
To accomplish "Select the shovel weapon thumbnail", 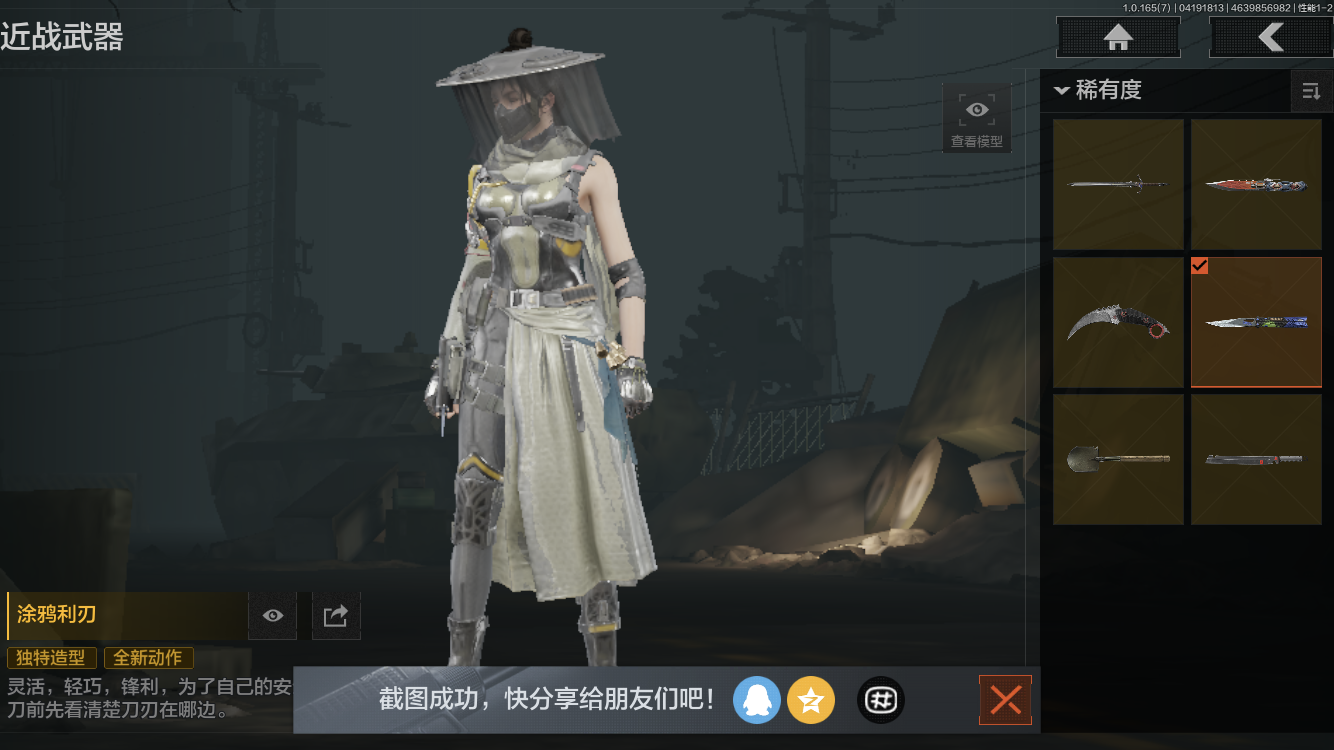I will pyautogui.click(x=1118, y=458).
